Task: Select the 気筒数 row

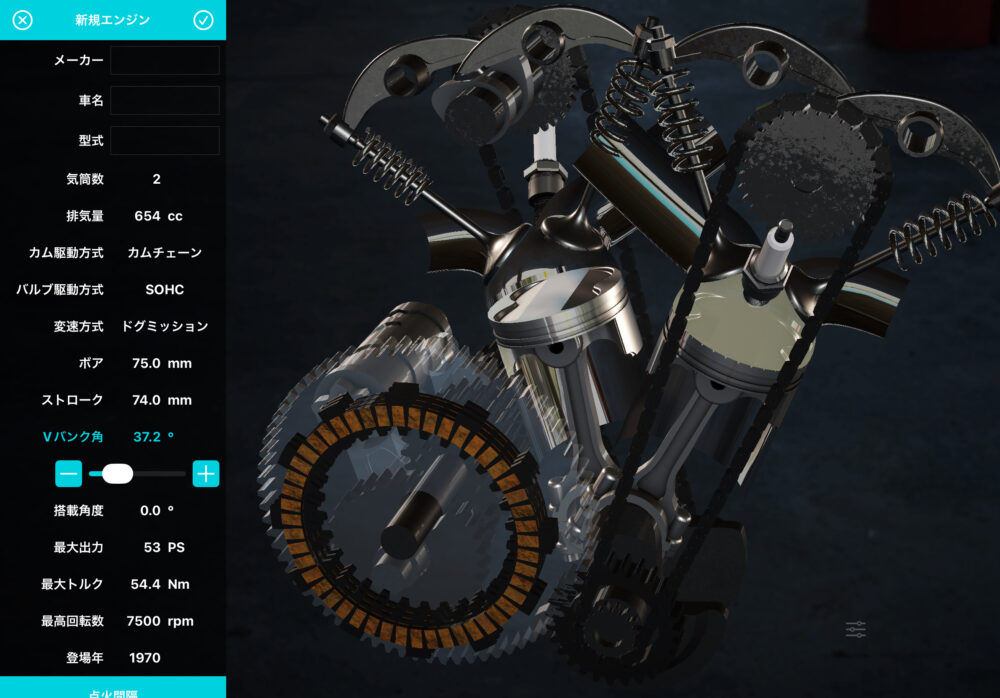Action: 113,179
